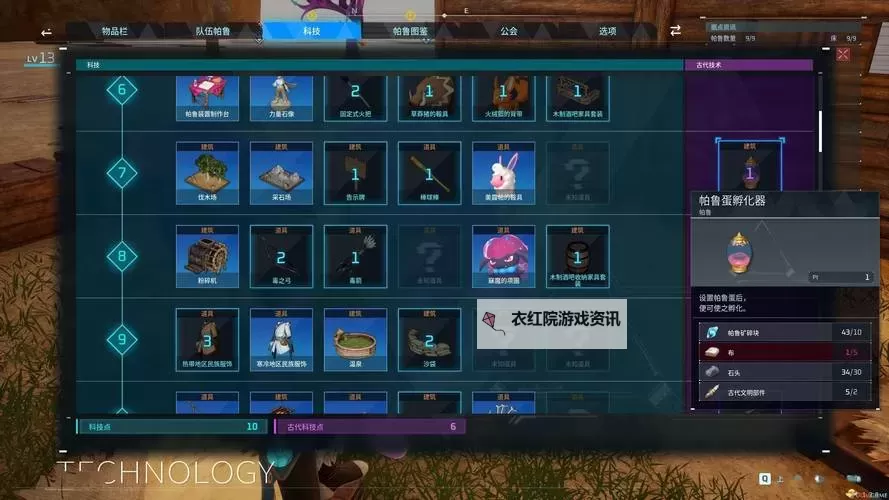
Task: Choose the 毒之弓 poison bow technology
Action: click(281, 256)
